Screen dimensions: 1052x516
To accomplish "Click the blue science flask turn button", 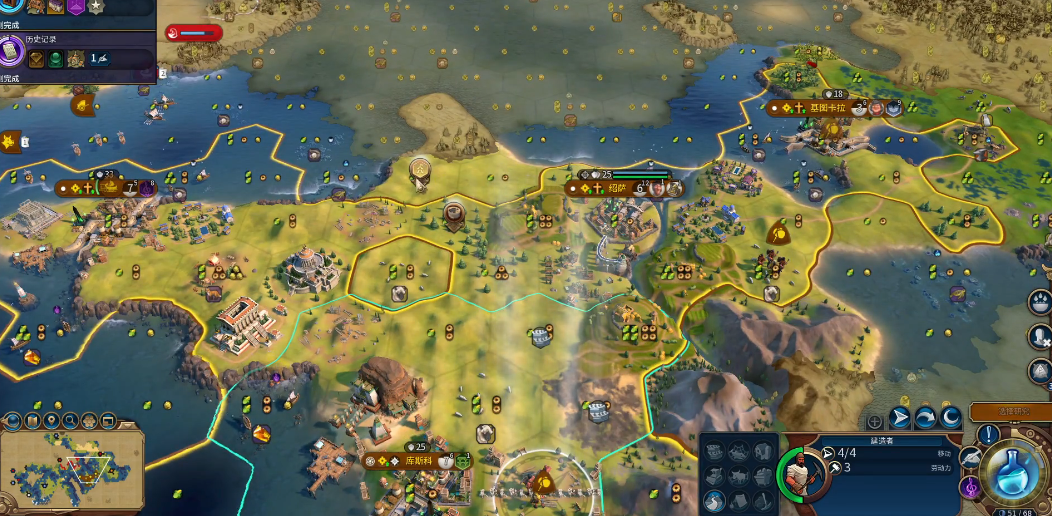I will [x=1014, y=473].
